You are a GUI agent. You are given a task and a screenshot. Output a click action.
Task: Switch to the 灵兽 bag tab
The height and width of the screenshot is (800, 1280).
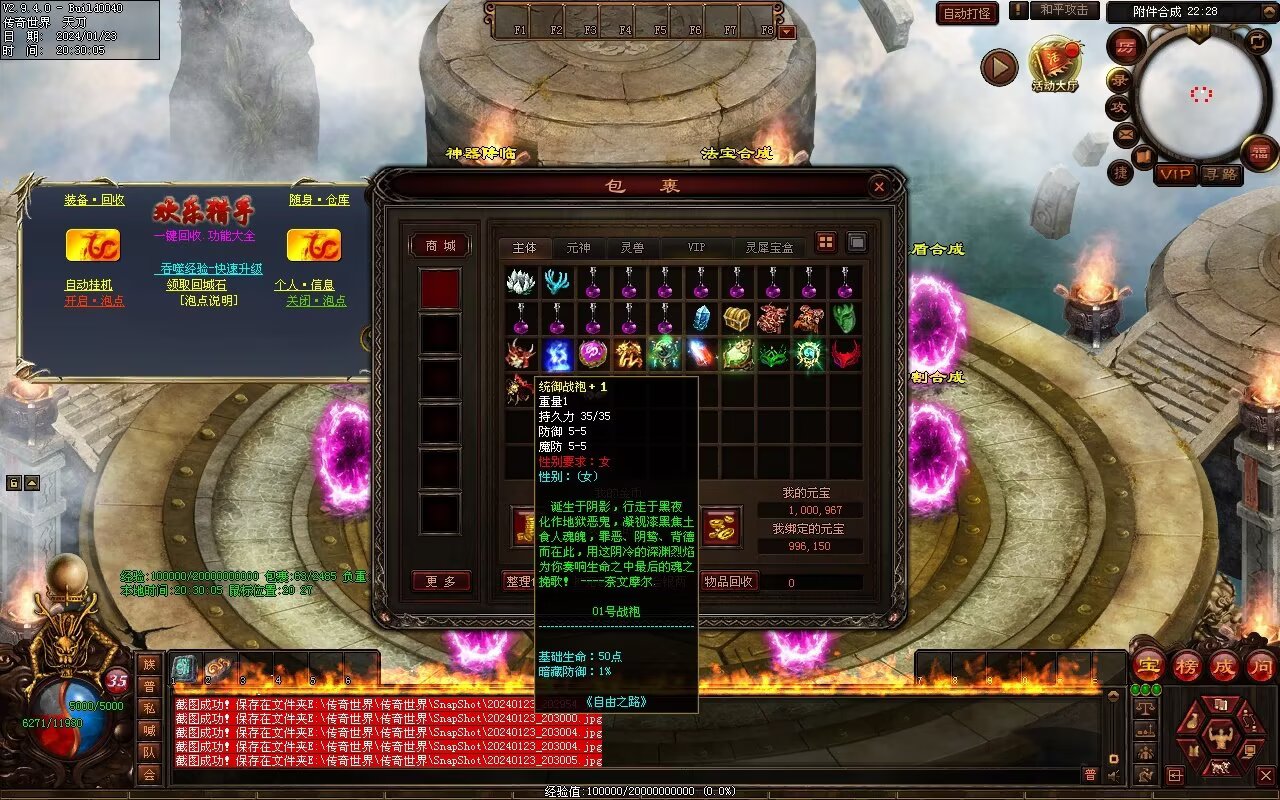632,247
